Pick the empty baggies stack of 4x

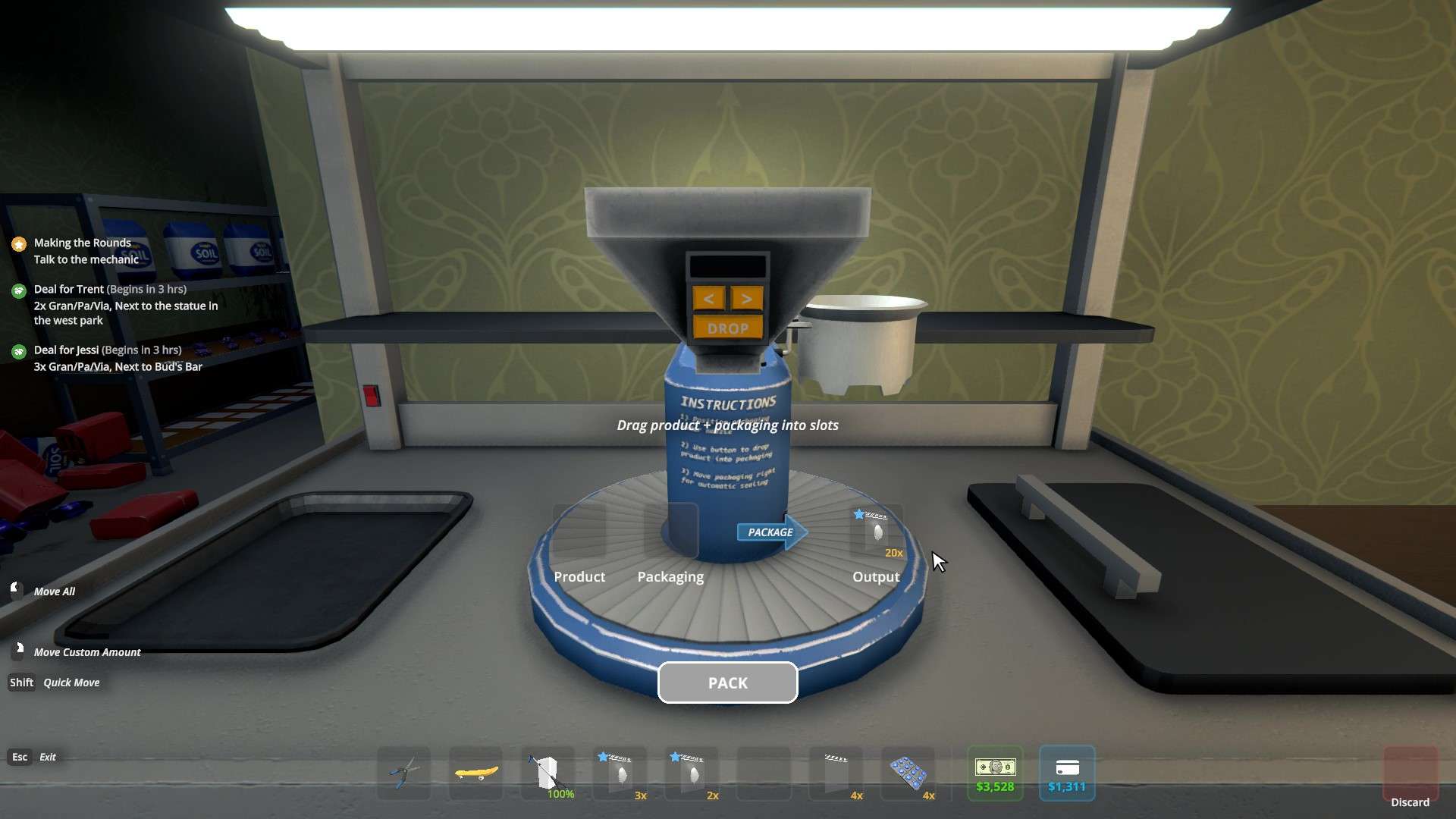pos(836,773)
